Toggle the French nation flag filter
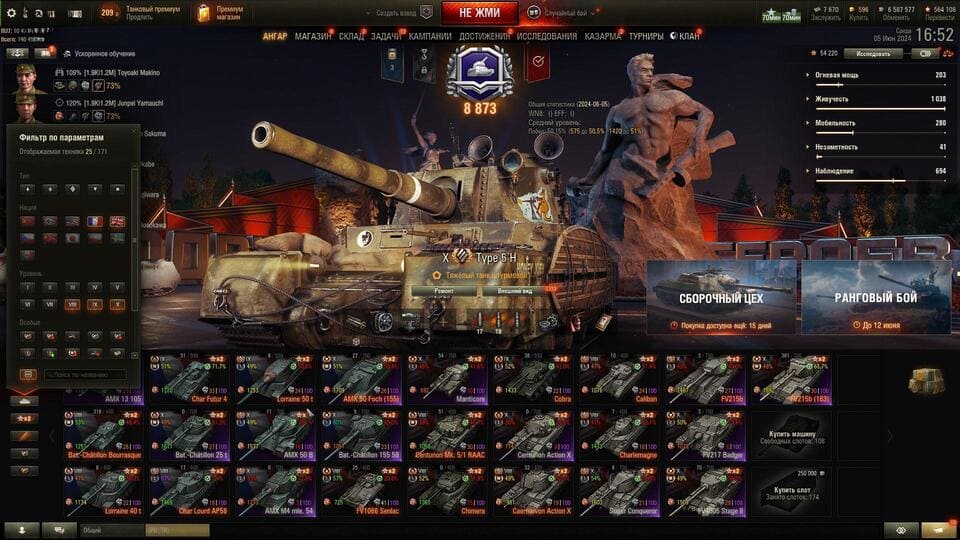This screenshot has height=540, width=960. [x=94, y=222]
